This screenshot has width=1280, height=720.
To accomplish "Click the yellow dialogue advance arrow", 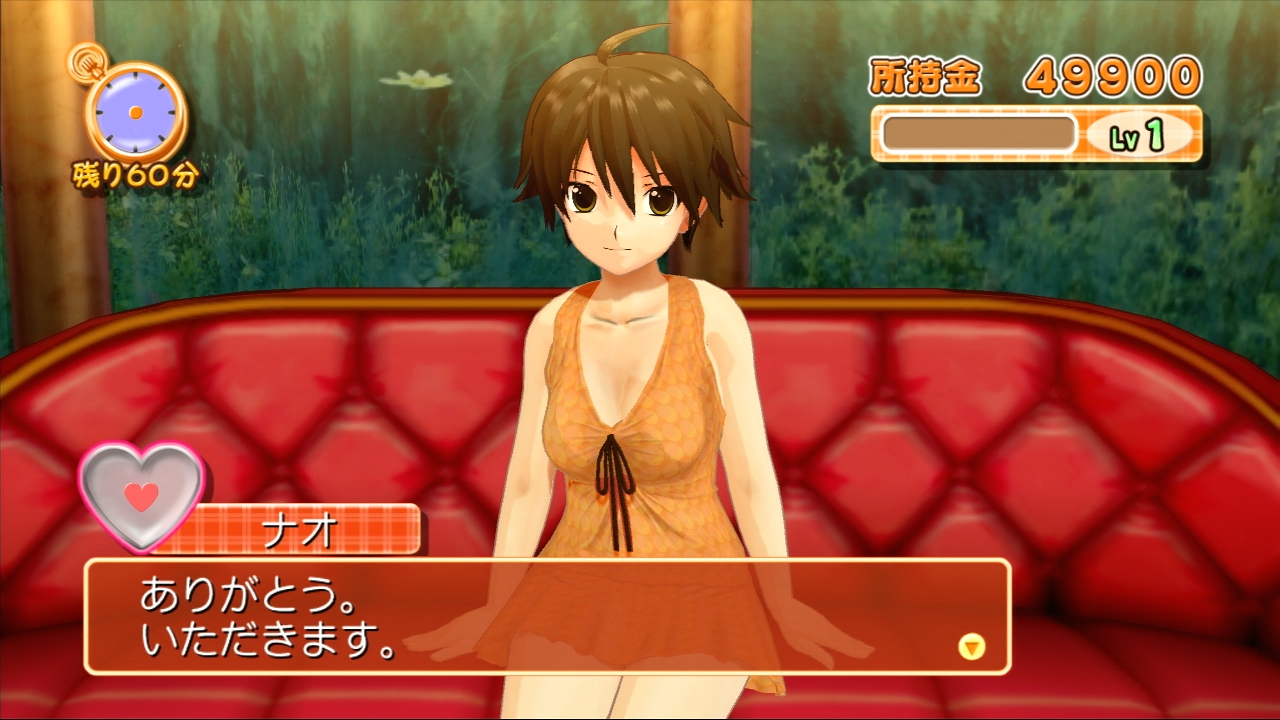I will 971,646.
